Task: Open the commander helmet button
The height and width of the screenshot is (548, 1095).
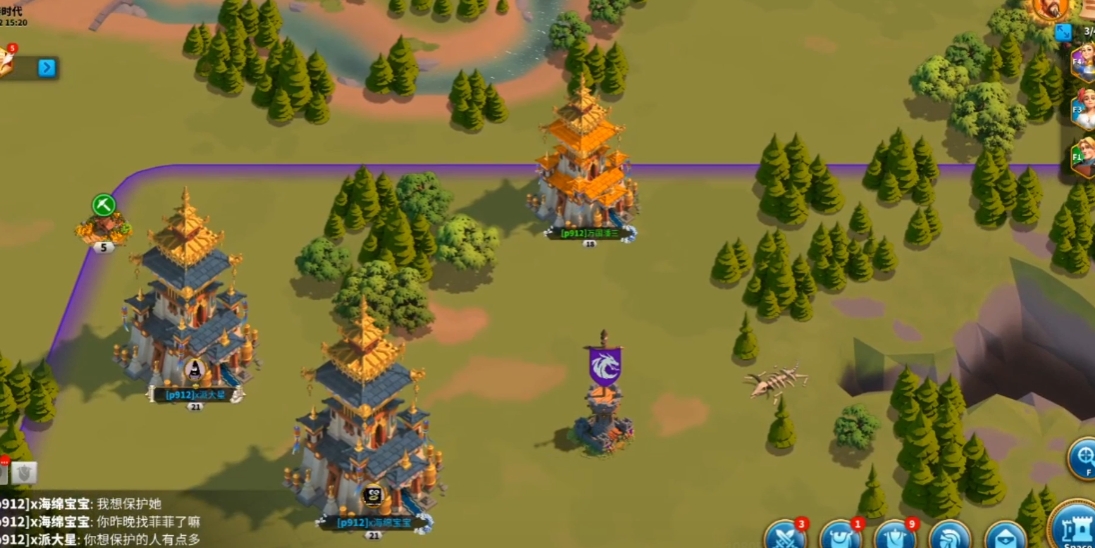Action: tap(948, 537)
